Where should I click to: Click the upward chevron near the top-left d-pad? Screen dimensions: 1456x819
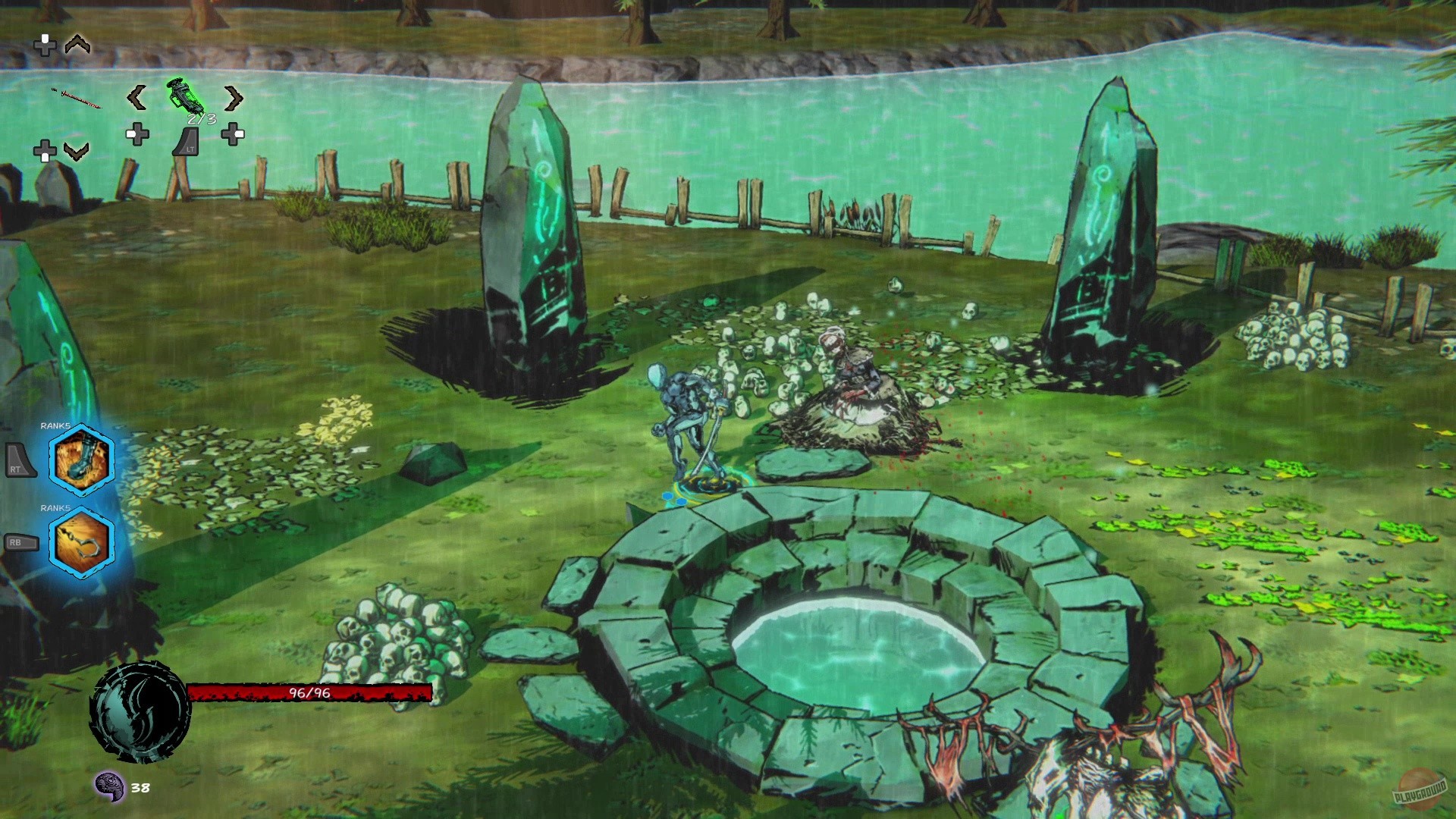tap(77, 44)
